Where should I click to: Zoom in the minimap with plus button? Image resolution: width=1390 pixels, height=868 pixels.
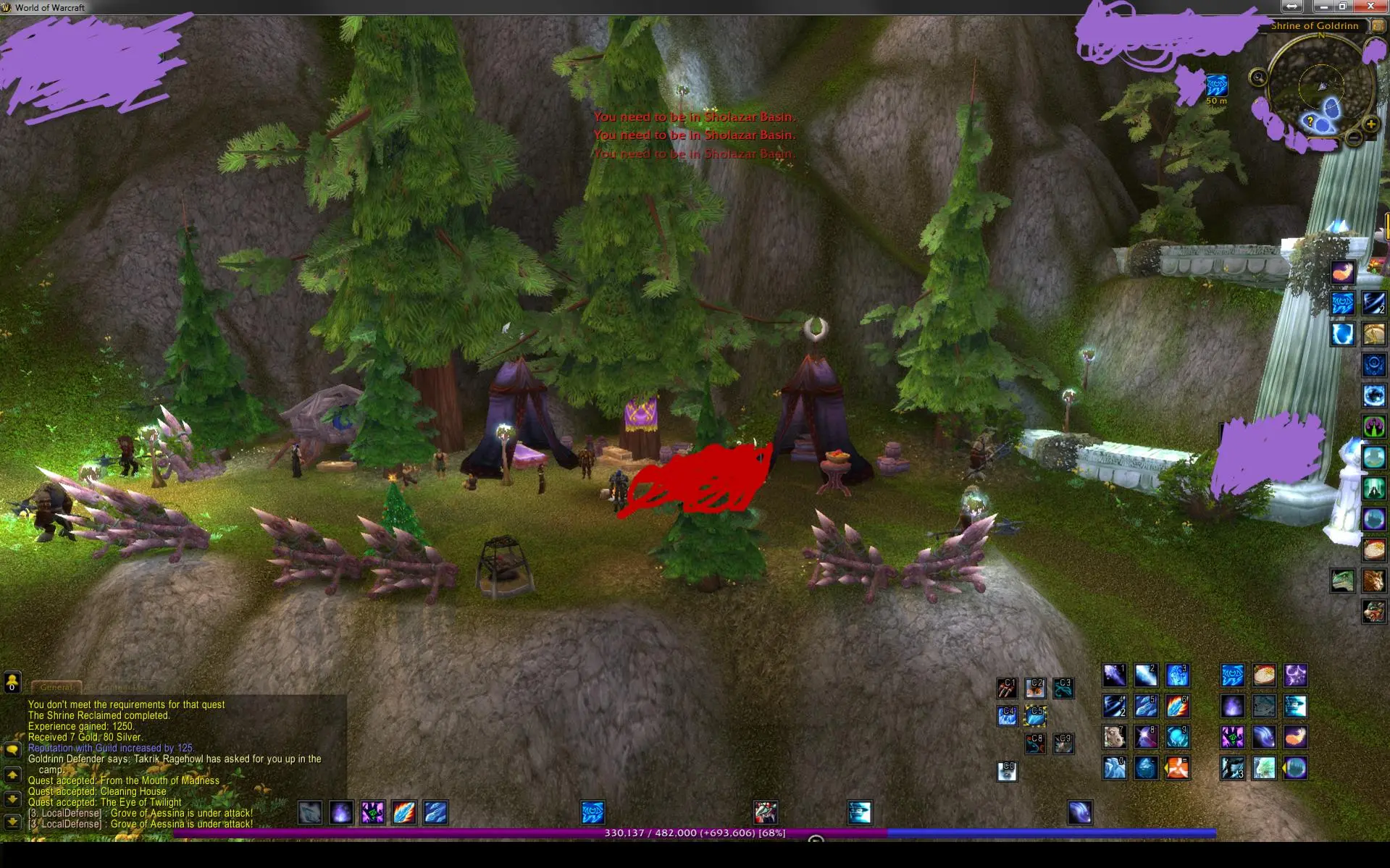(x=1370, y=125)
